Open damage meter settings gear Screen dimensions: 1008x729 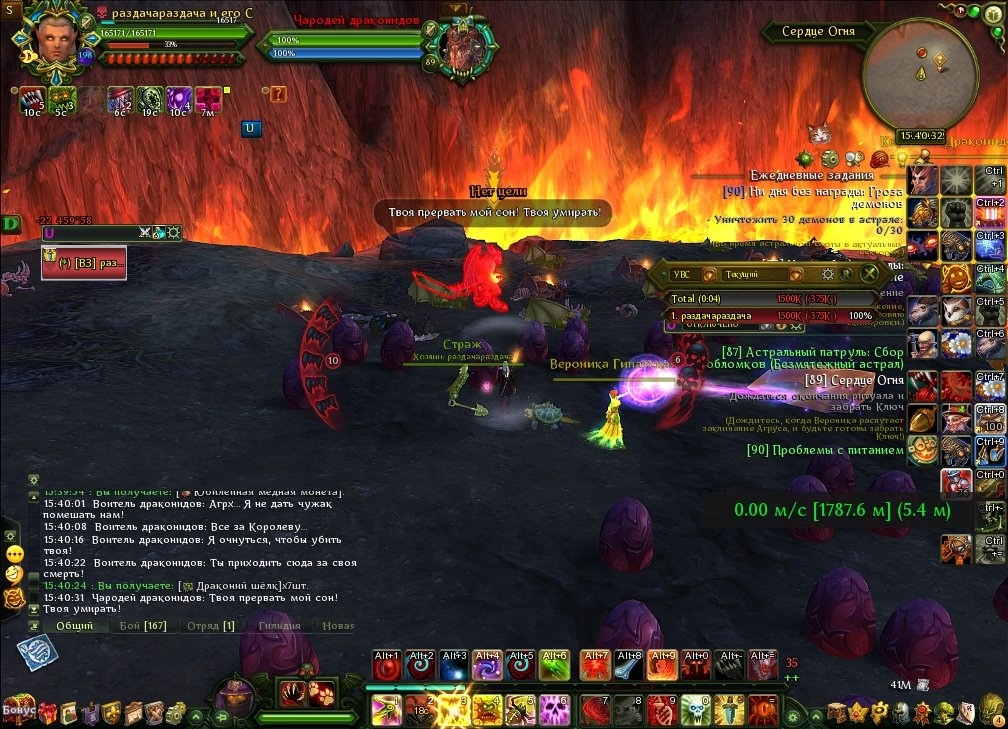coord(828,273)
